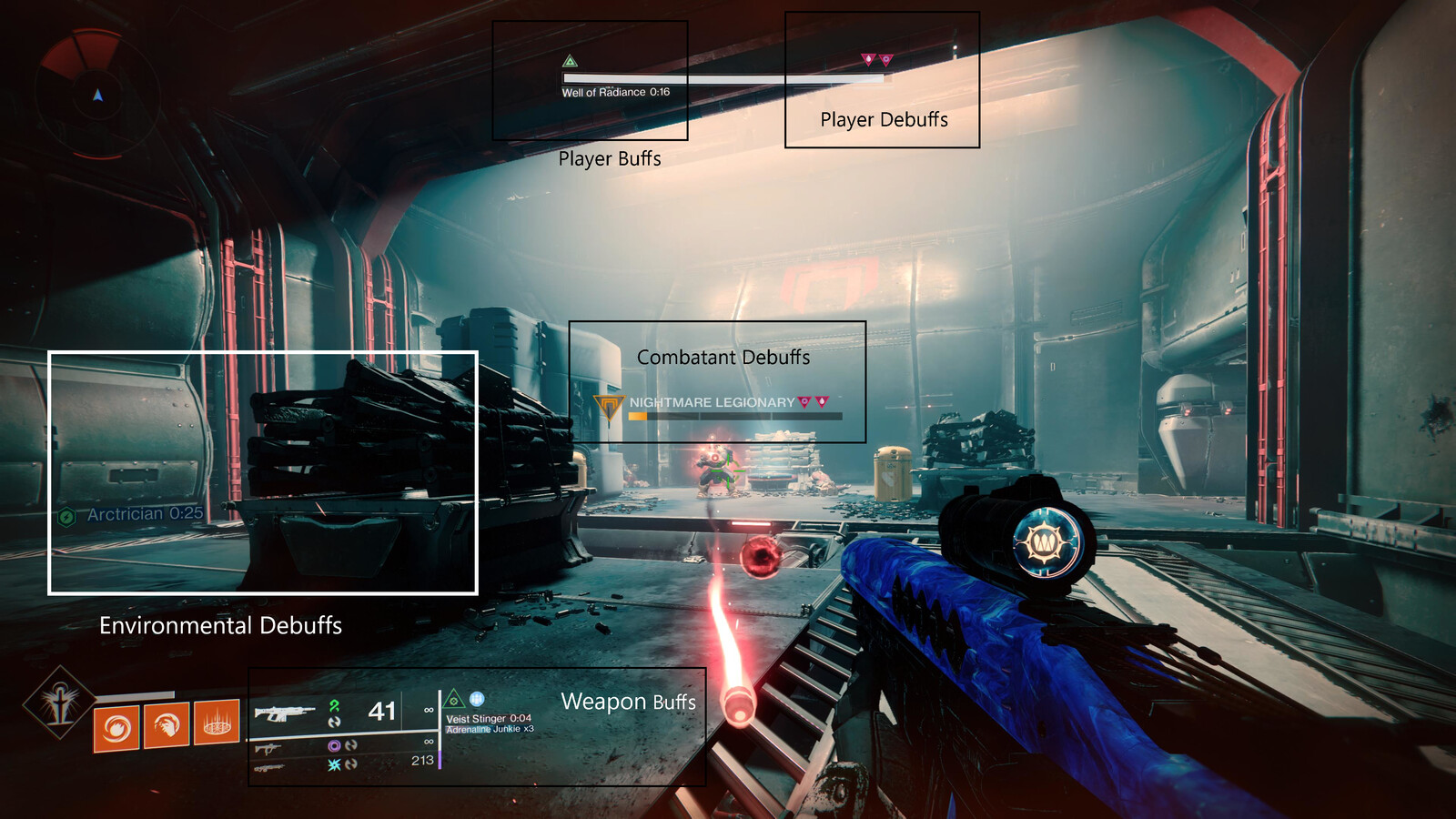Use the melee ability icon
The image size is (1456, 819).
coord(167,725)
